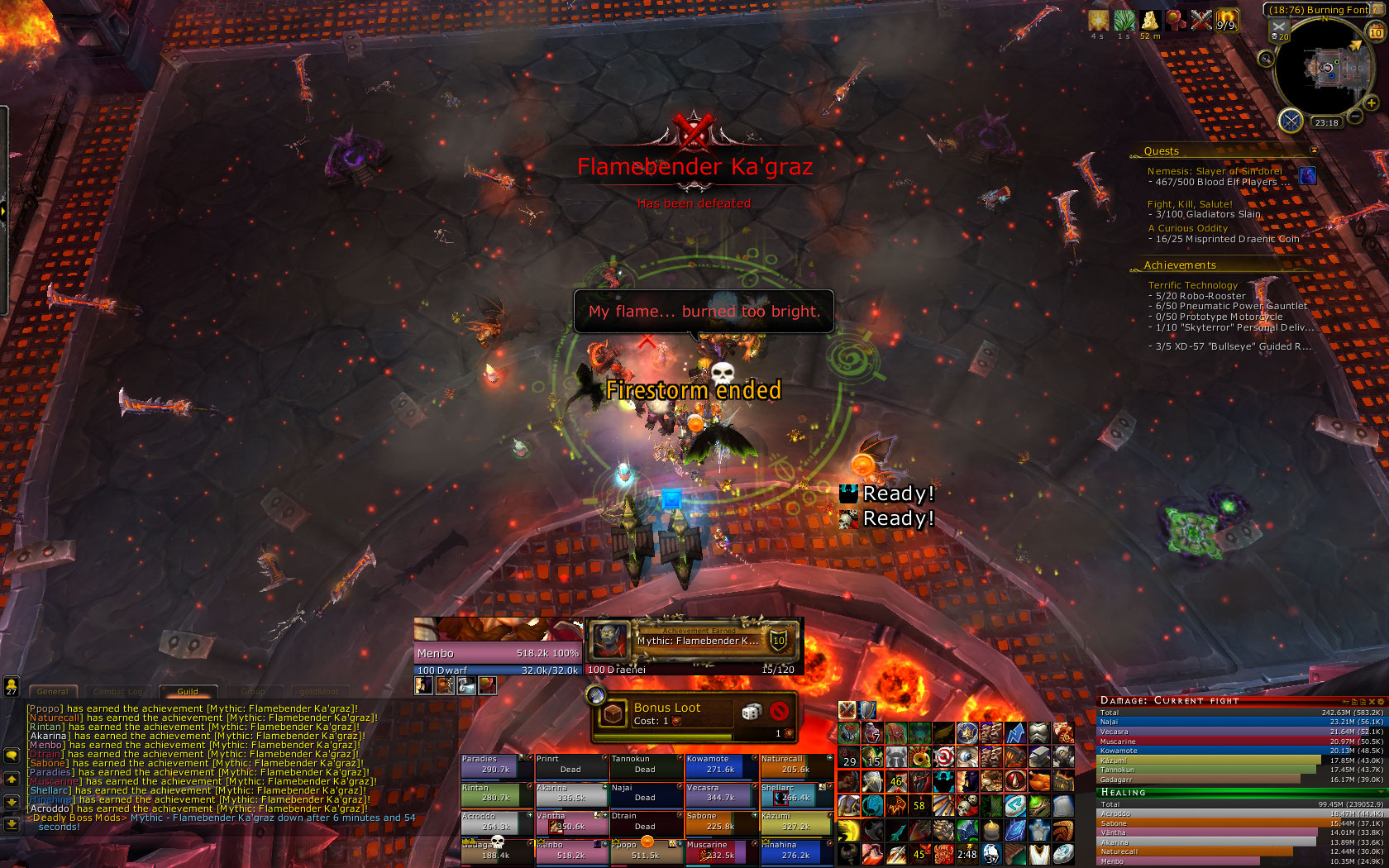Click the minimap tracking magnifier button

point(1266,58)
